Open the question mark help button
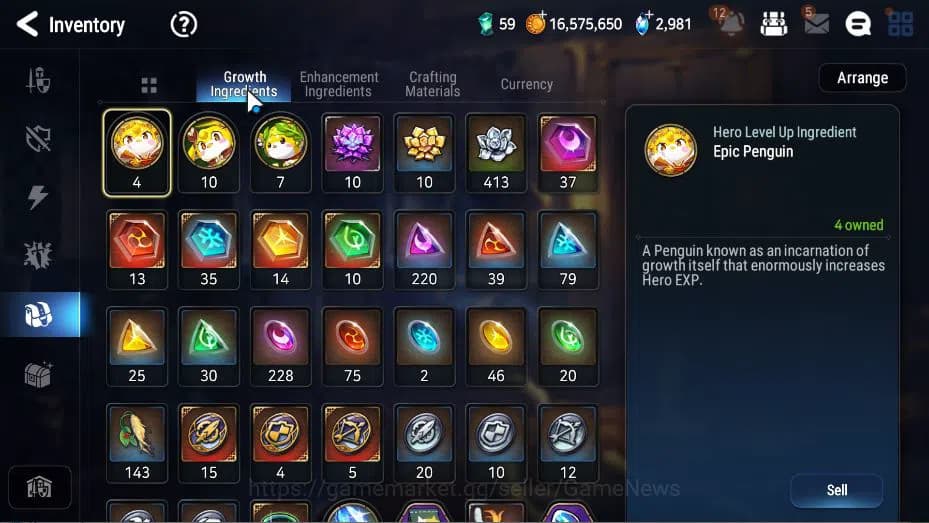This screenshot has width=929, height=523. coord(184,25)
